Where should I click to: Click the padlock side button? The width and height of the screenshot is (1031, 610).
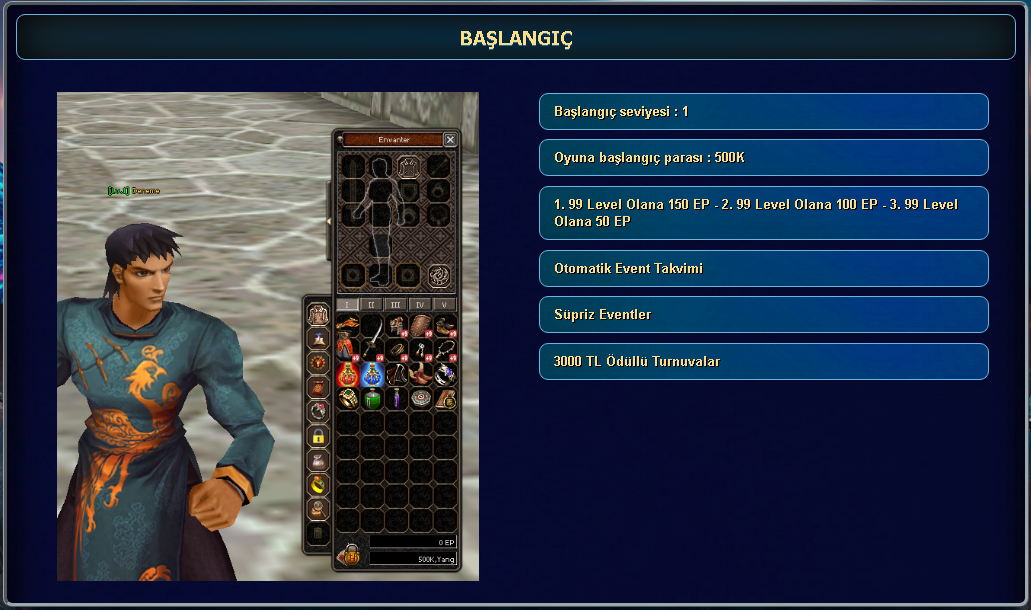click(317, 435)
